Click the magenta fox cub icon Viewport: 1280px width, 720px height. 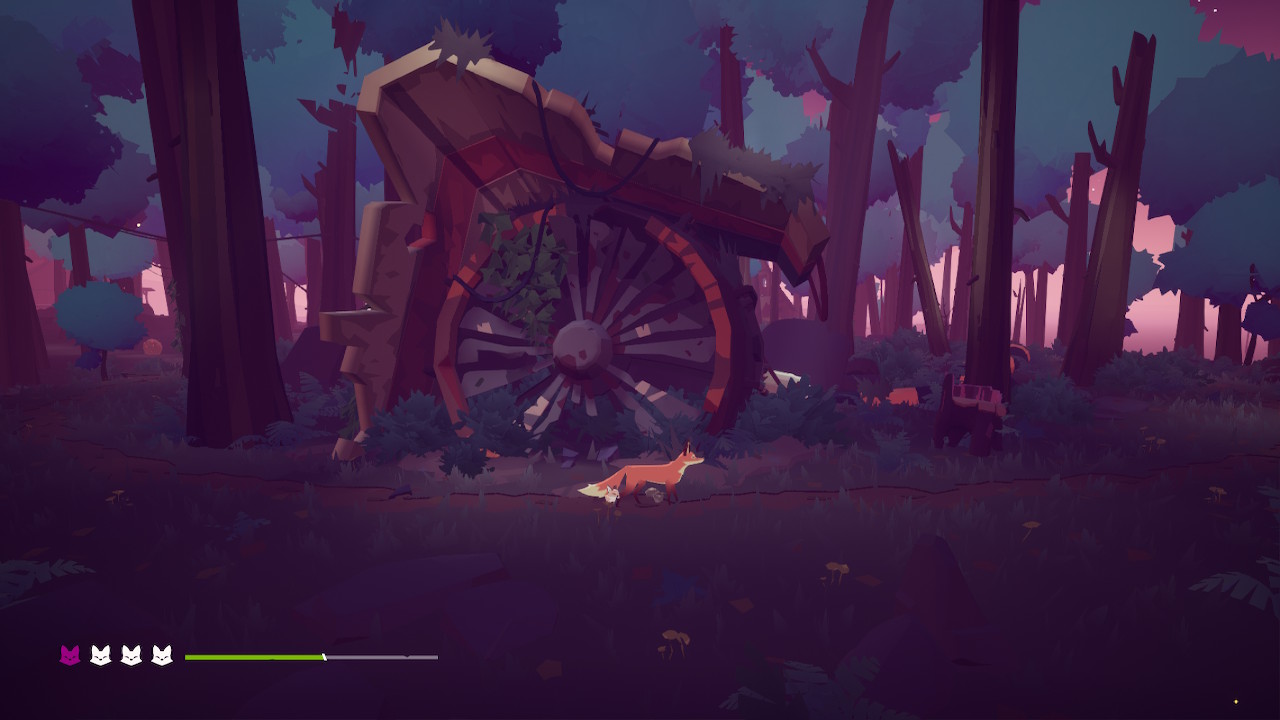point(70,656)
